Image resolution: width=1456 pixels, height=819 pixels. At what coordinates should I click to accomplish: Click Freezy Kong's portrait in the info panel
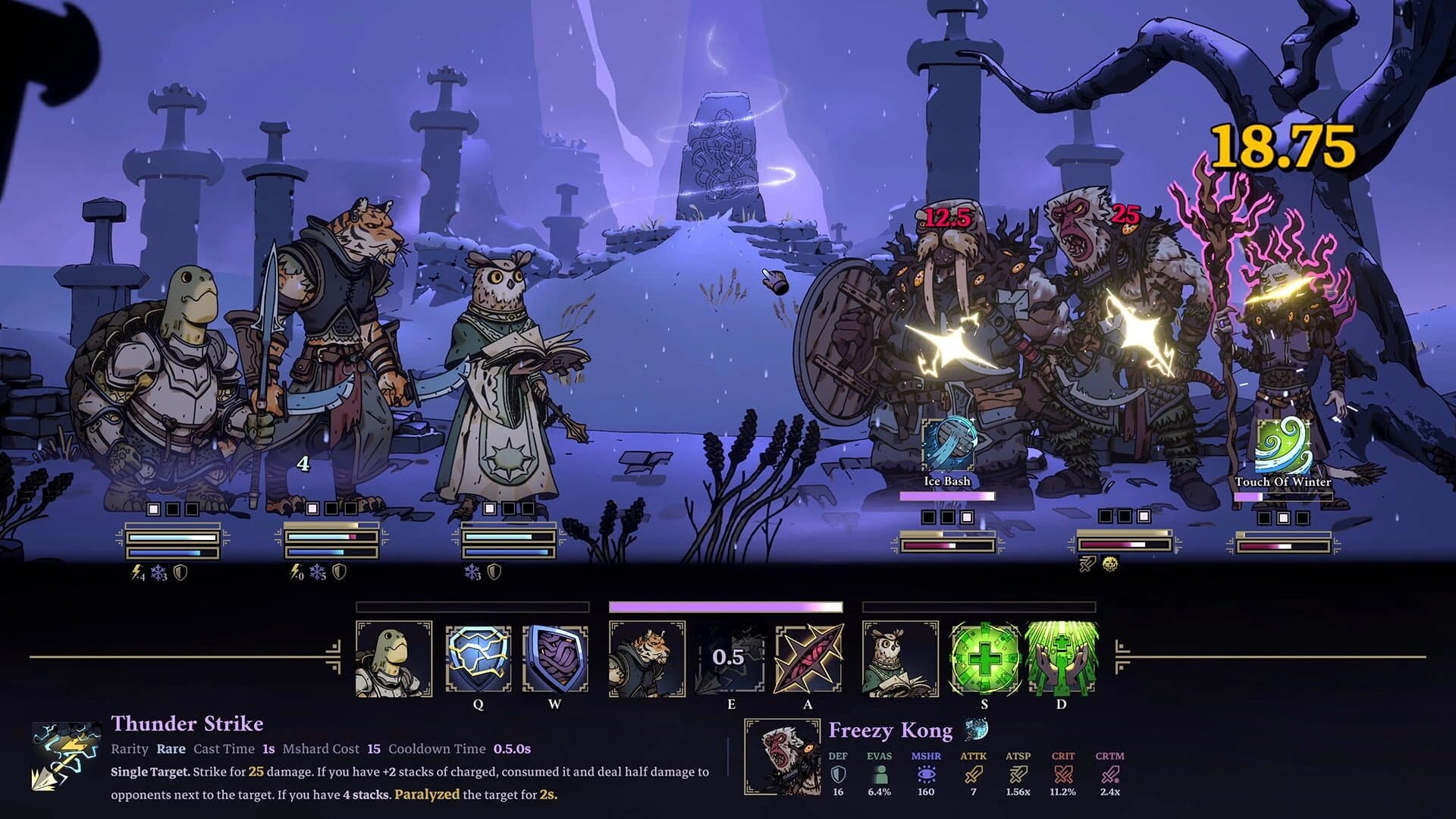point(781,758)
